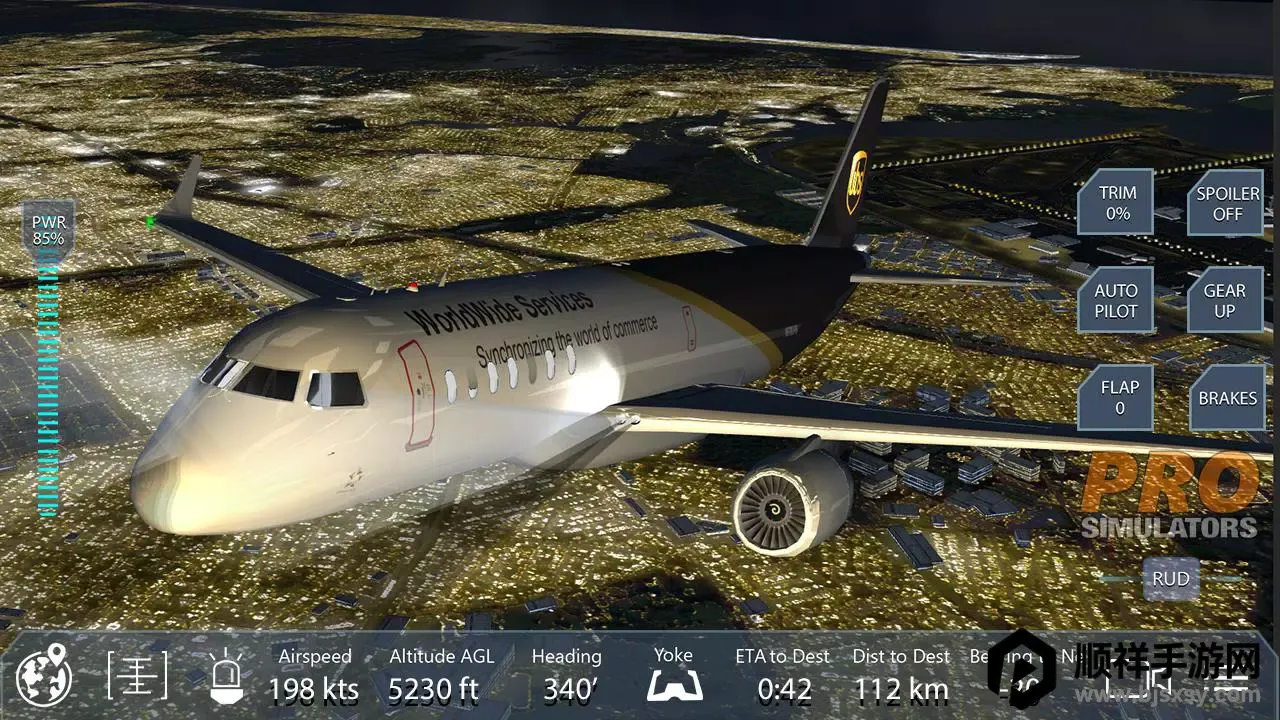Toggle the GEAR UP button
Screen dimensions: 1280x720
1225,300
